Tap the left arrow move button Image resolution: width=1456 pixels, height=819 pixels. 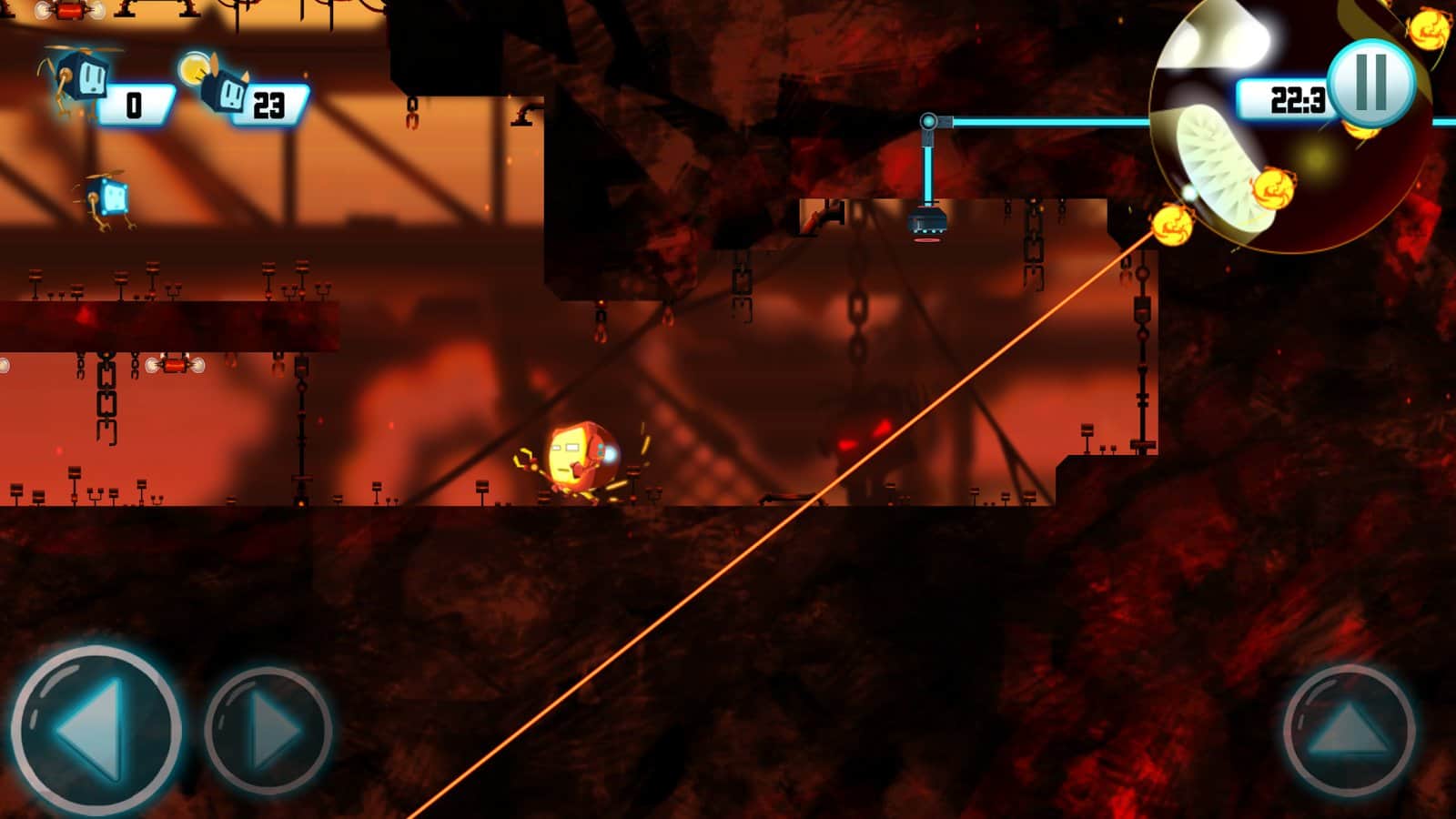click(95, 729)
